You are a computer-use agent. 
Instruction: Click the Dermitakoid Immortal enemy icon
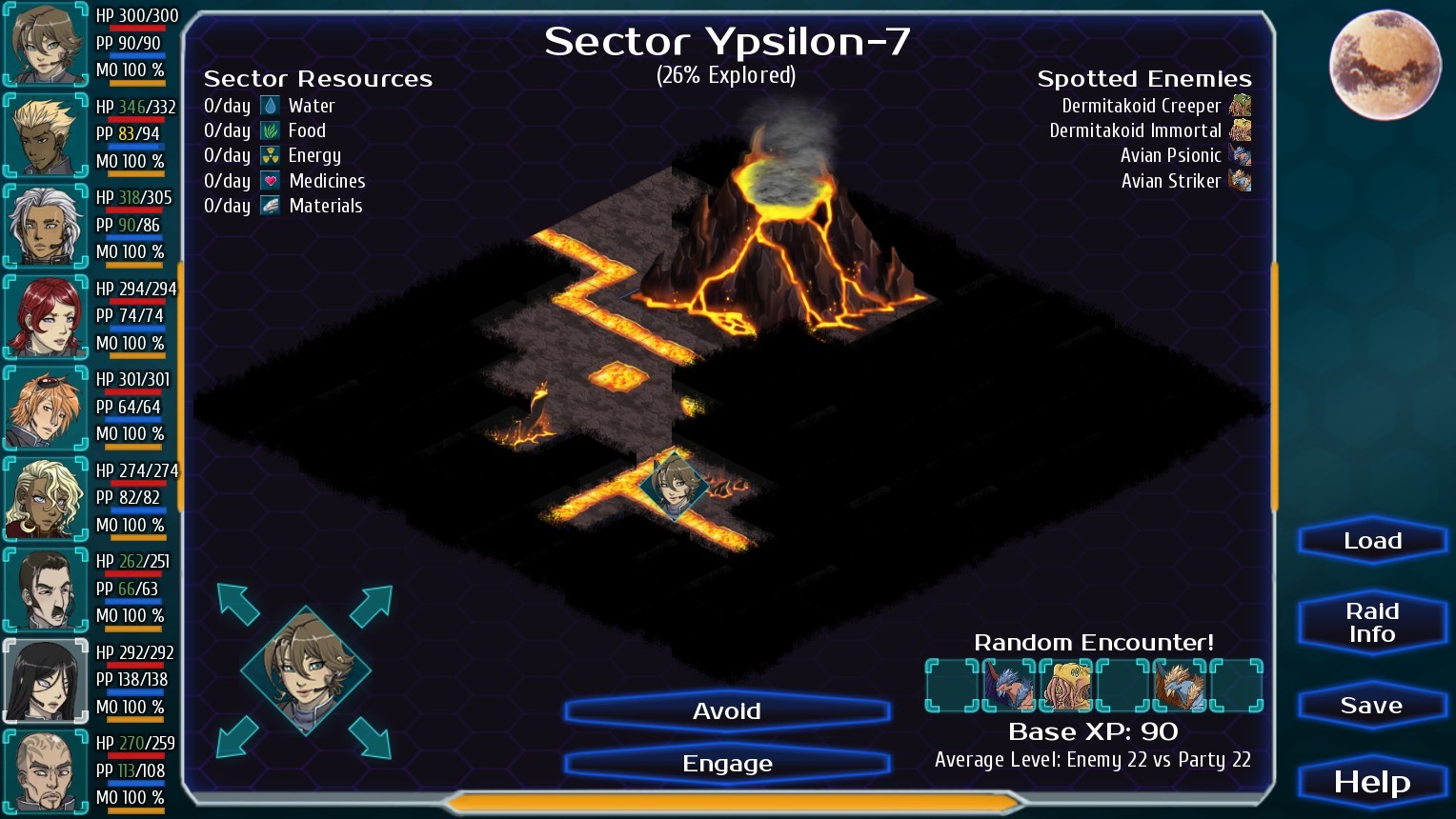1241,130
